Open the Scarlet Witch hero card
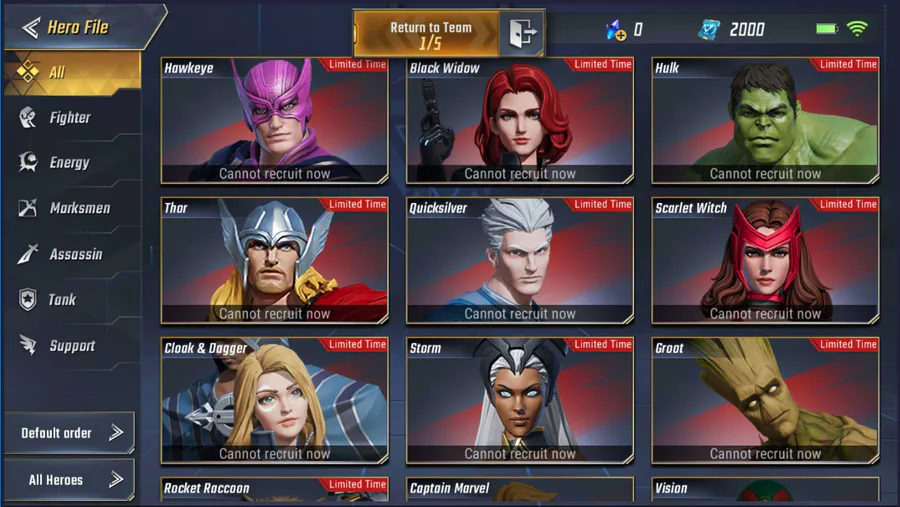Screen dimensions: 900x507 coord(765,261)
